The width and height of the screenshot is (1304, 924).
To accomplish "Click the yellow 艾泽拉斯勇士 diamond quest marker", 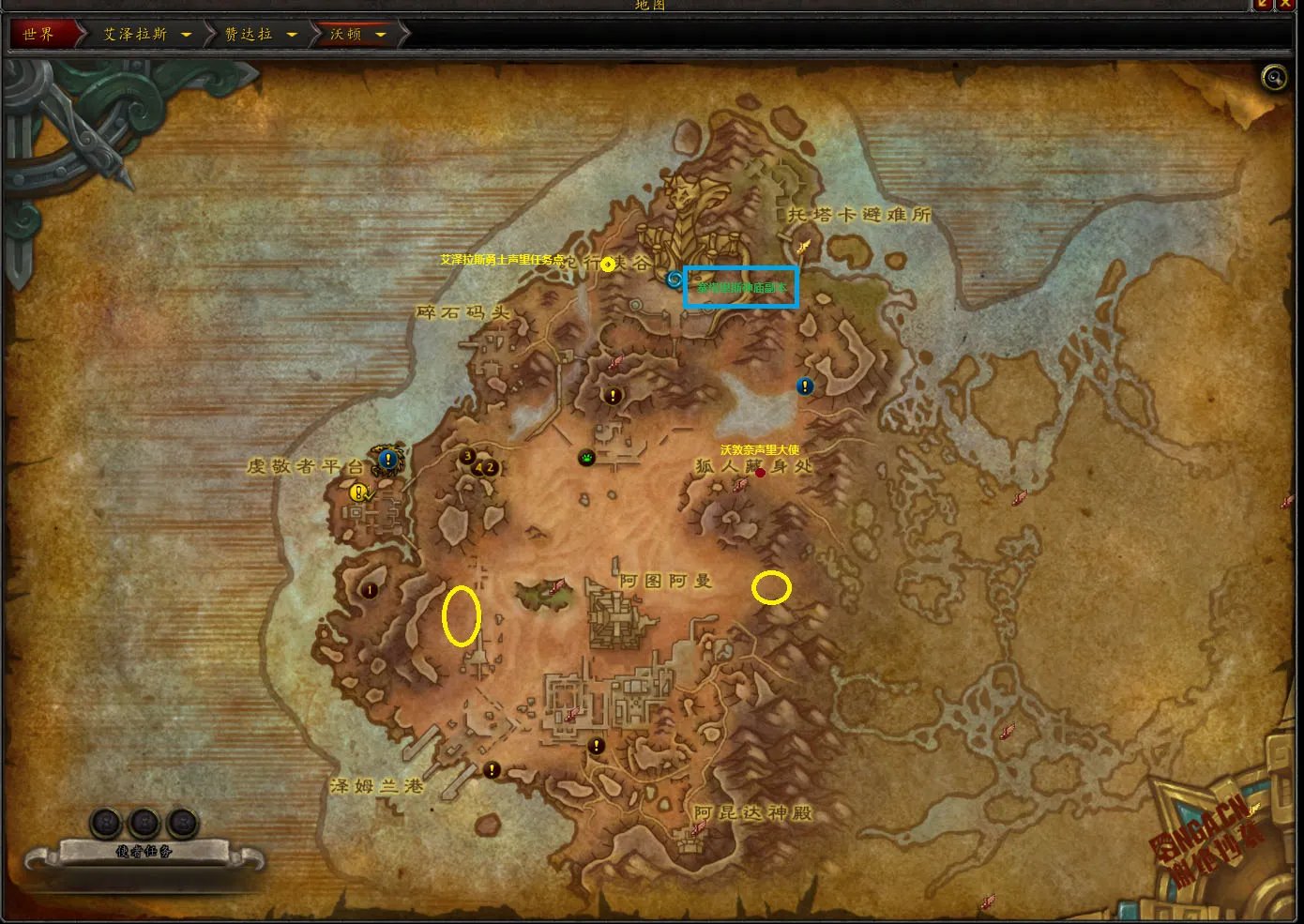I will 608,265.
